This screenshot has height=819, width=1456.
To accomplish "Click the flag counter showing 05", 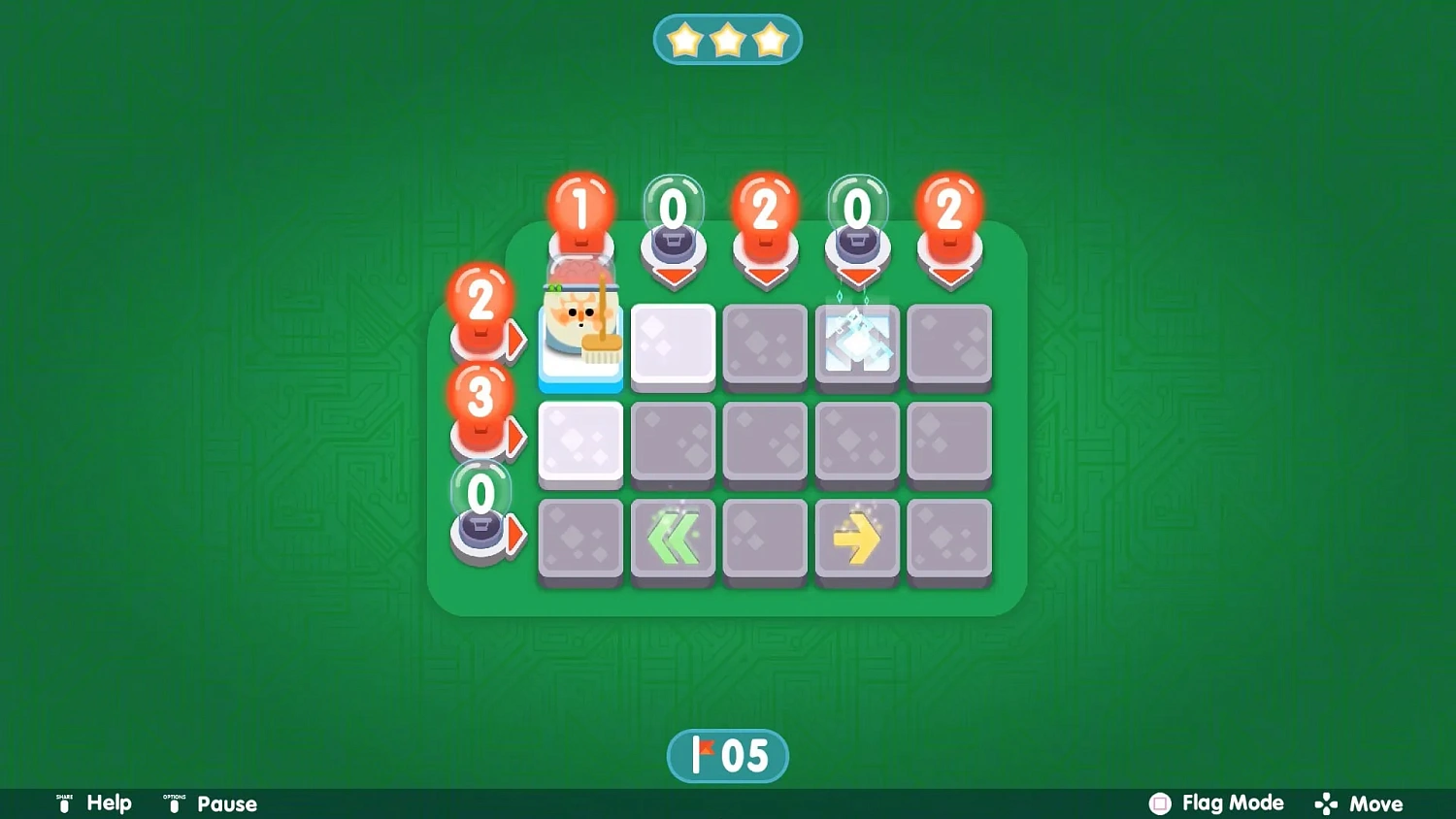I will [728, 755].
